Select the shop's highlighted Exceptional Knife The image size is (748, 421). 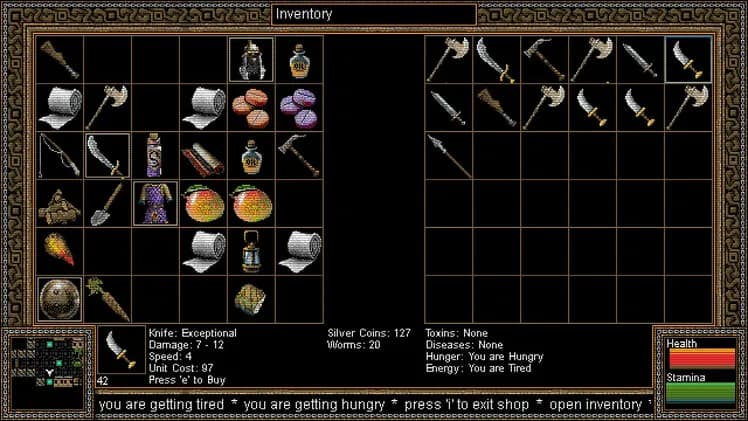coord(688,60)
